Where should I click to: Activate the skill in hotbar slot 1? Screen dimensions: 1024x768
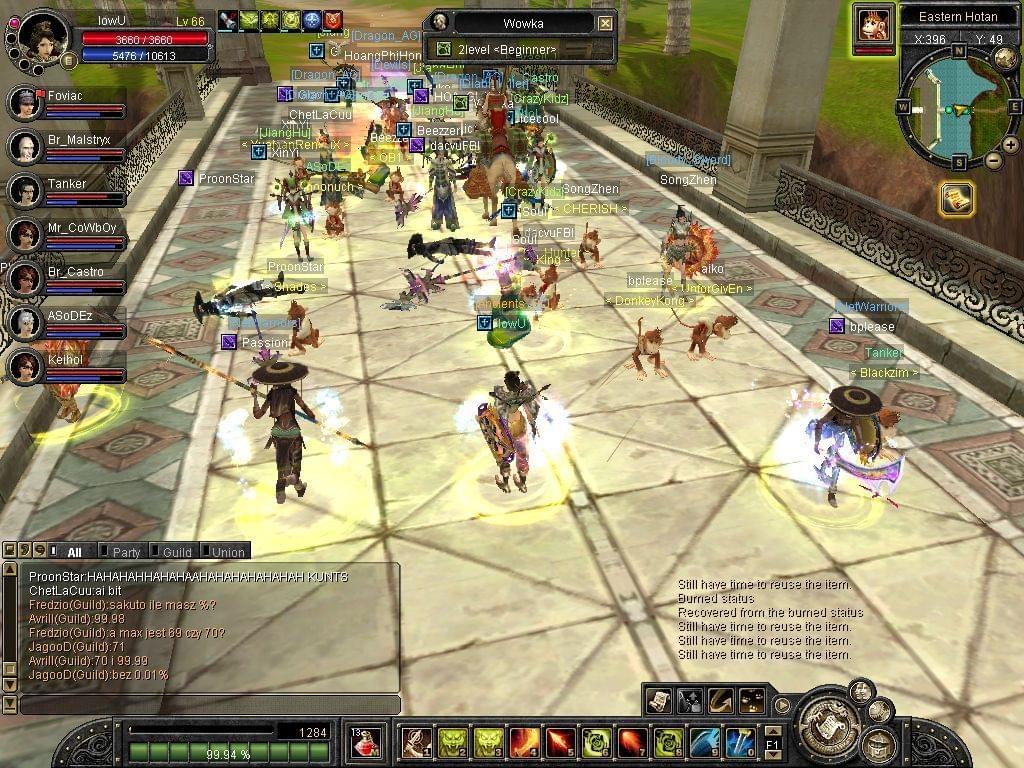pyautogui.click(x=416, y=743)
